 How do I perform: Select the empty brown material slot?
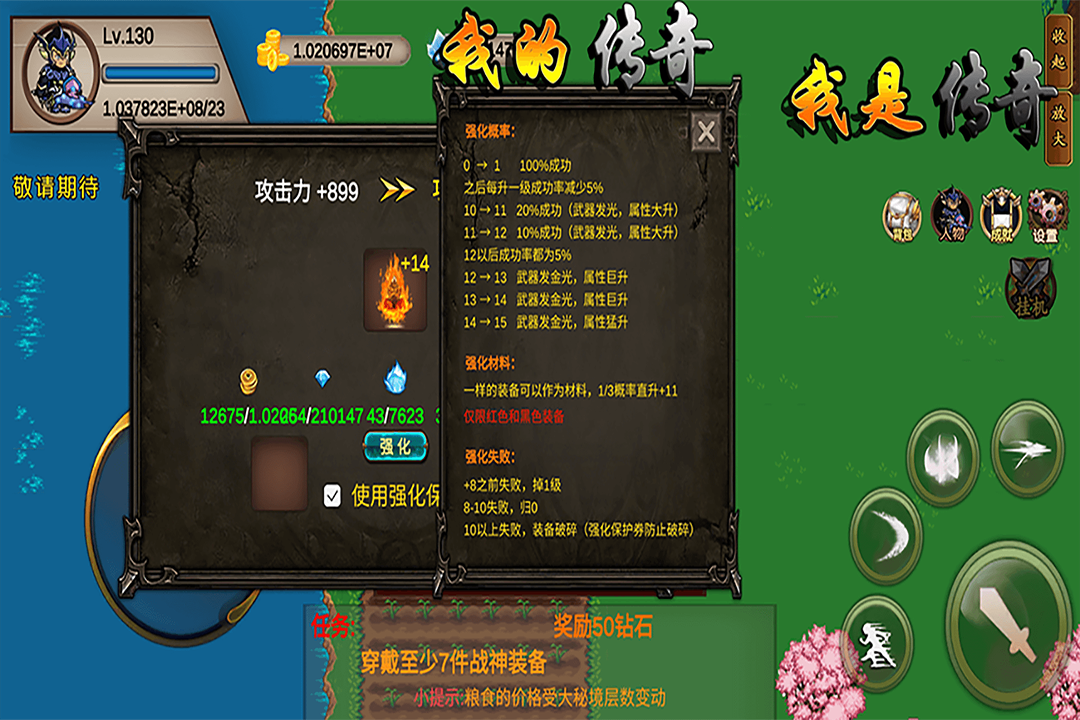(279, 474)
